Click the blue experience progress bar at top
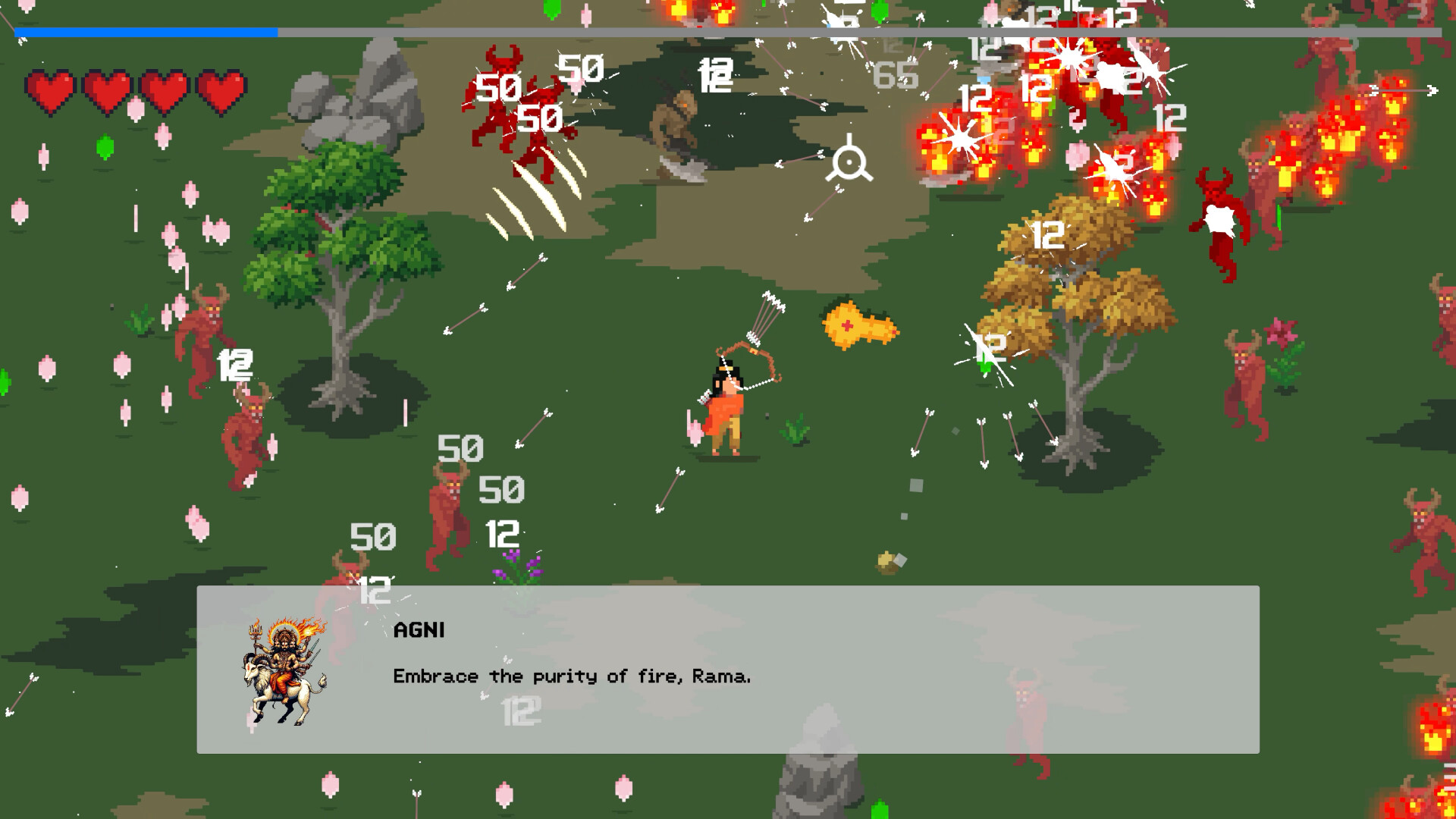 point(144,33)
